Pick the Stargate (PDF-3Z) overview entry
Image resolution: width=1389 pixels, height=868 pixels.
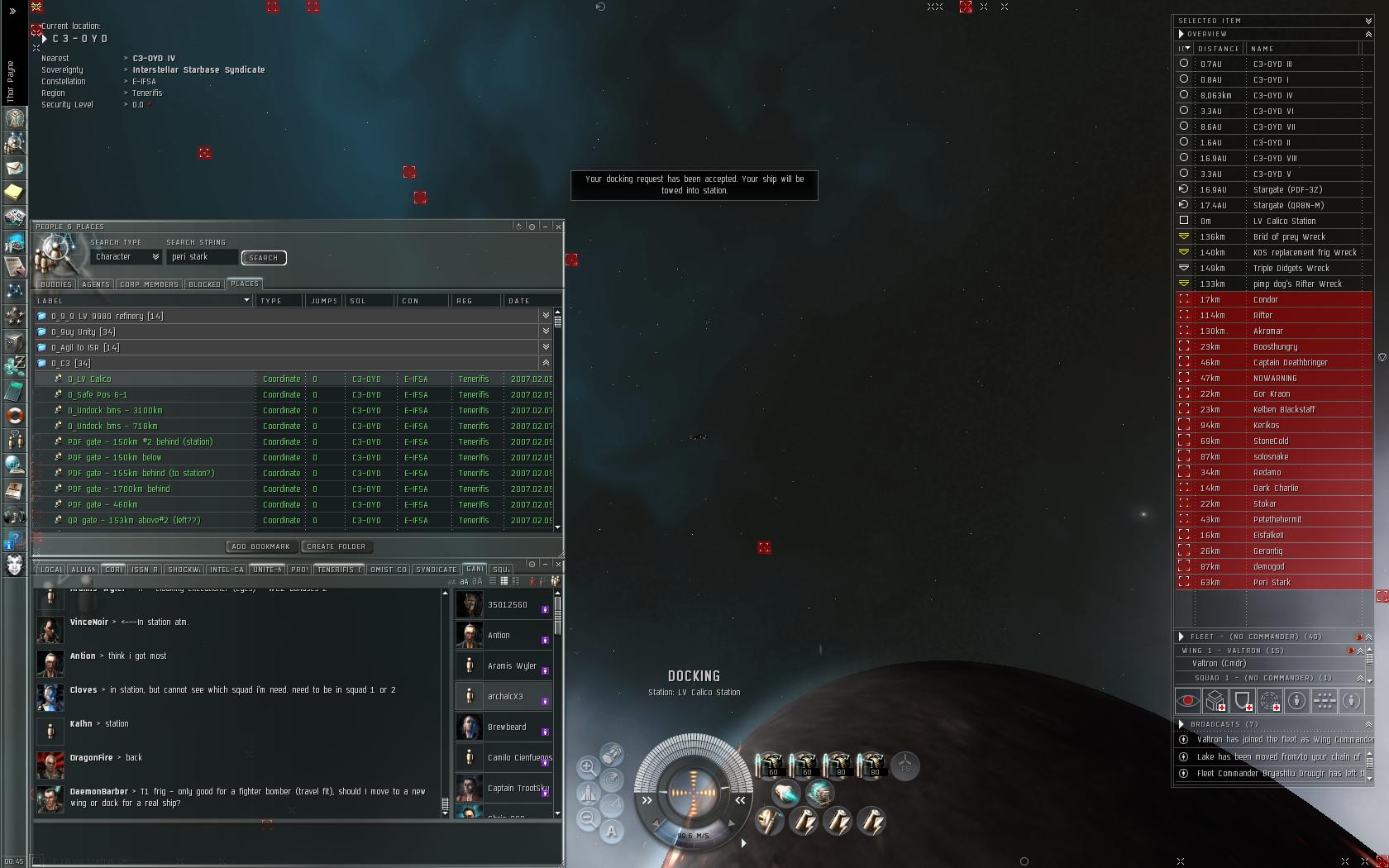click(1287, 190)
